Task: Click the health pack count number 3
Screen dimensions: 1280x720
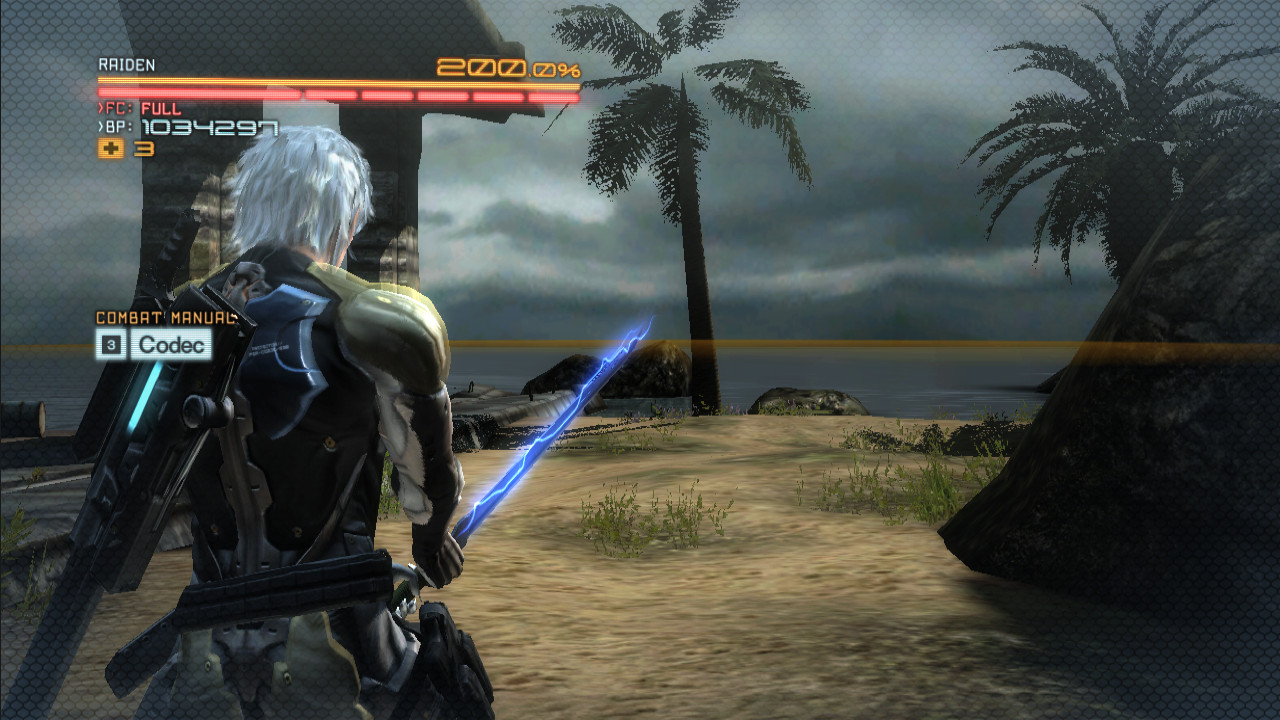Action: pos(145,148)
